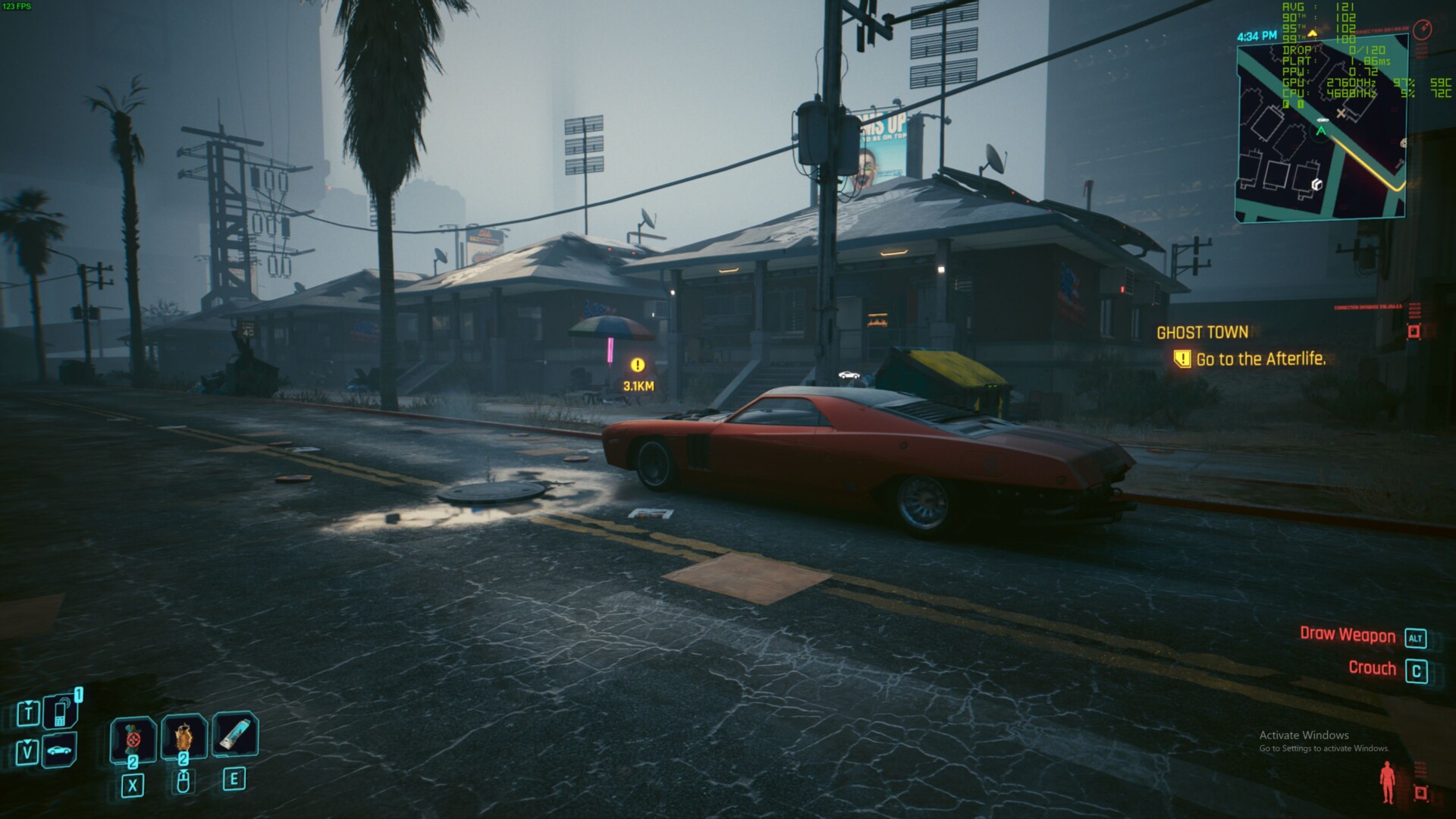Screen dimensions: 1456x819
Task: Select the call vehicle car icon
Action: pos(61,750)
